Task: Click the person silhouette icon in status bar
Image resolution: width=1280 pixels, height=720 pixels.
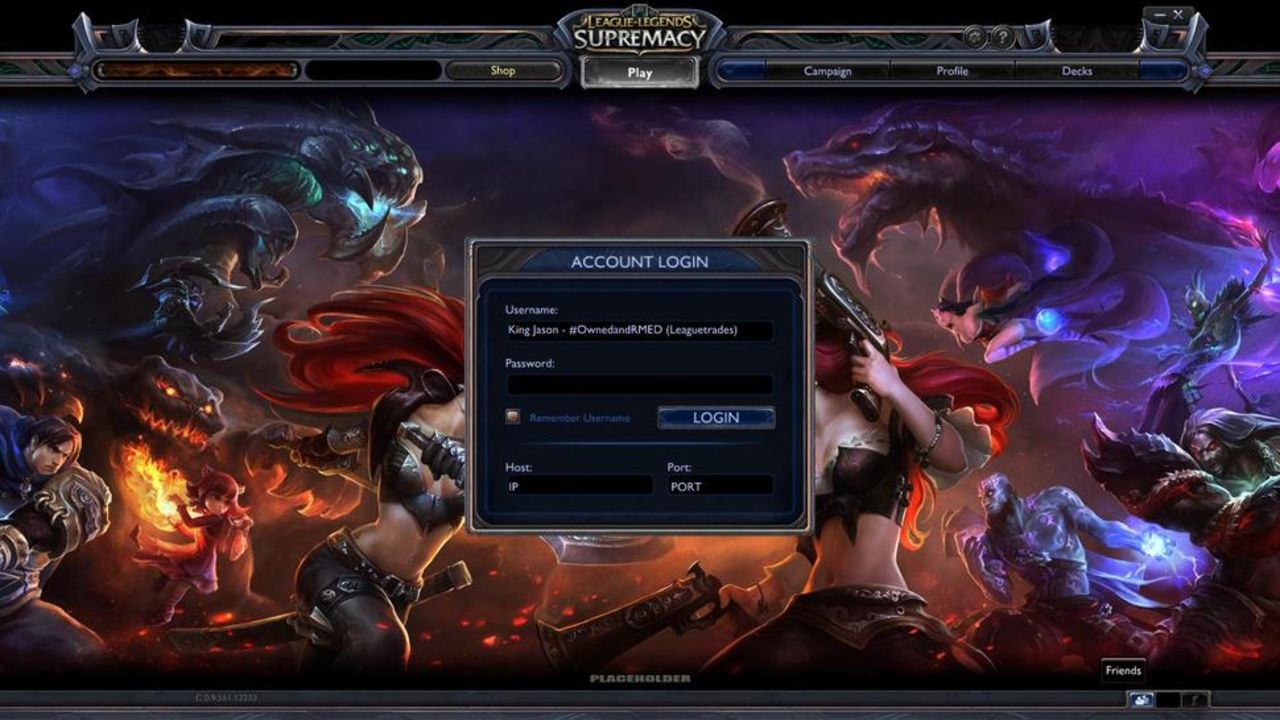Action: 1194,700
